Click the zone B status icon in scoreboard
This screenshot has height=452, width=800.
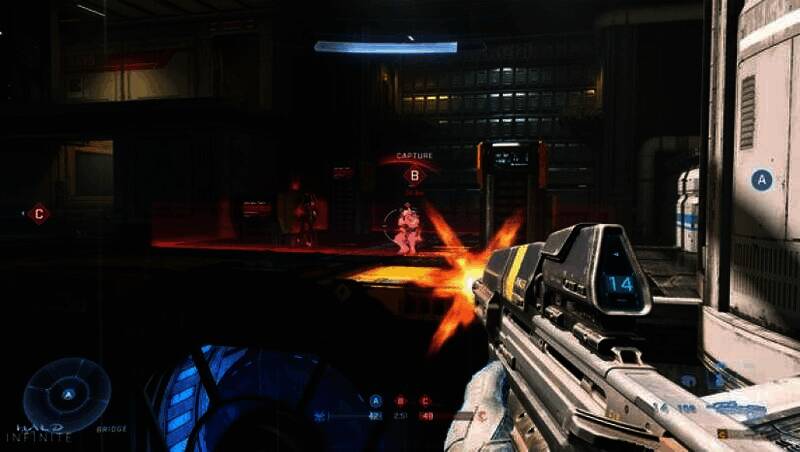tap(401, 401)
